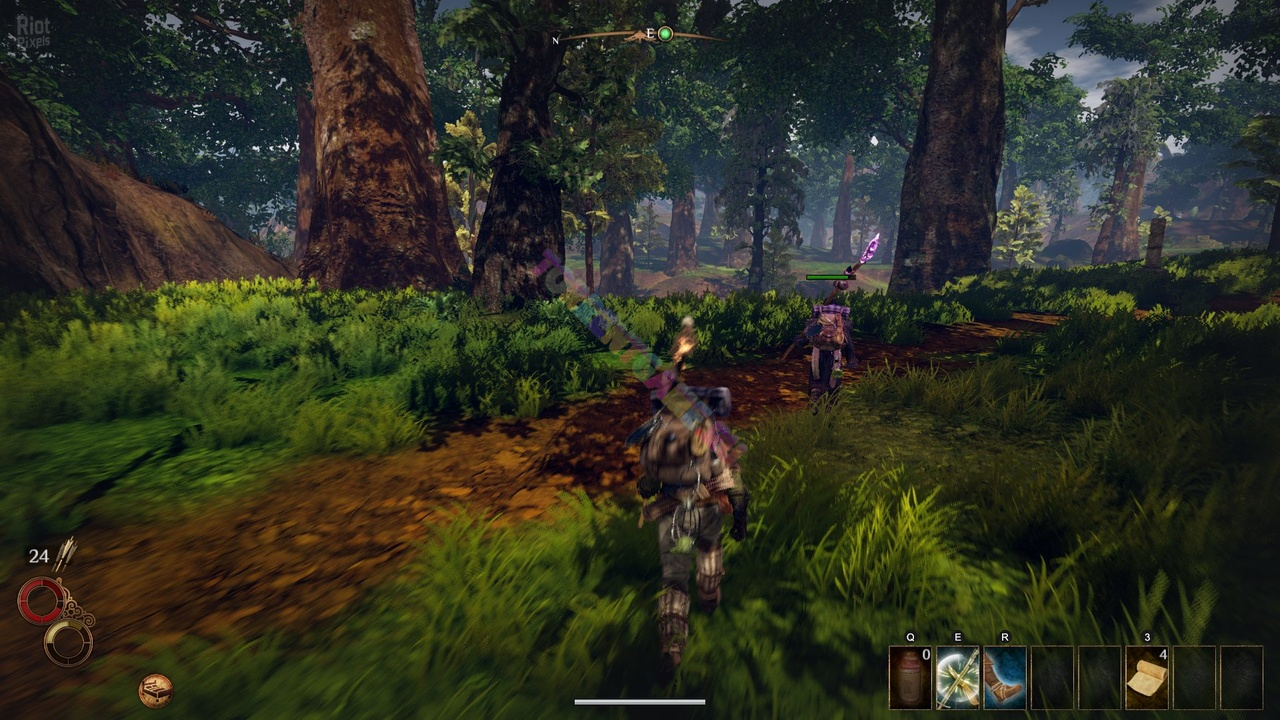
Task: Activate the crossed arrows burst ability
Action: point(958,678)
